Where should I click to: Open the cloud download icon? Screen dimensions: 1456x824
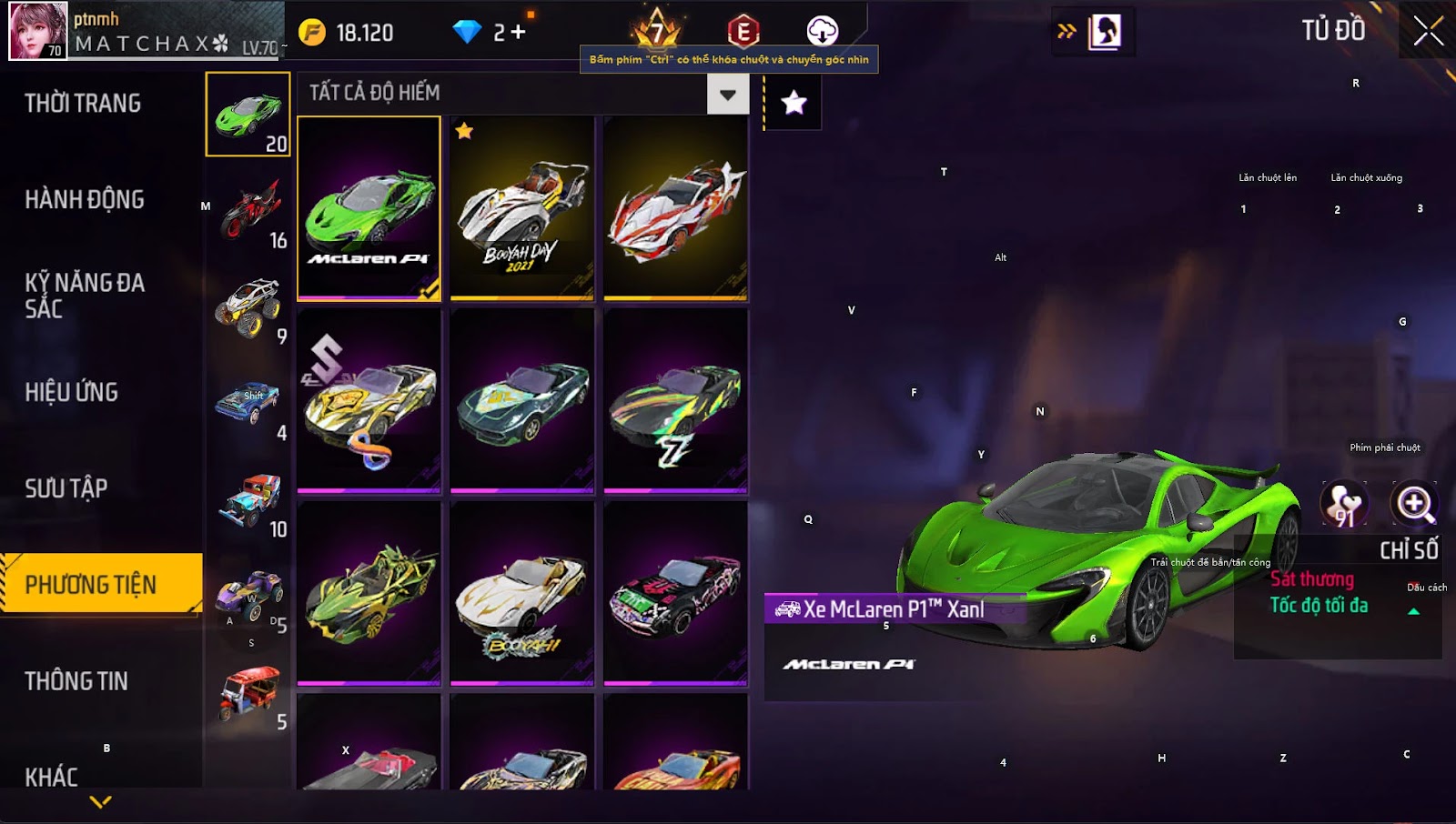pyautogui.click(x=822, y=31)
